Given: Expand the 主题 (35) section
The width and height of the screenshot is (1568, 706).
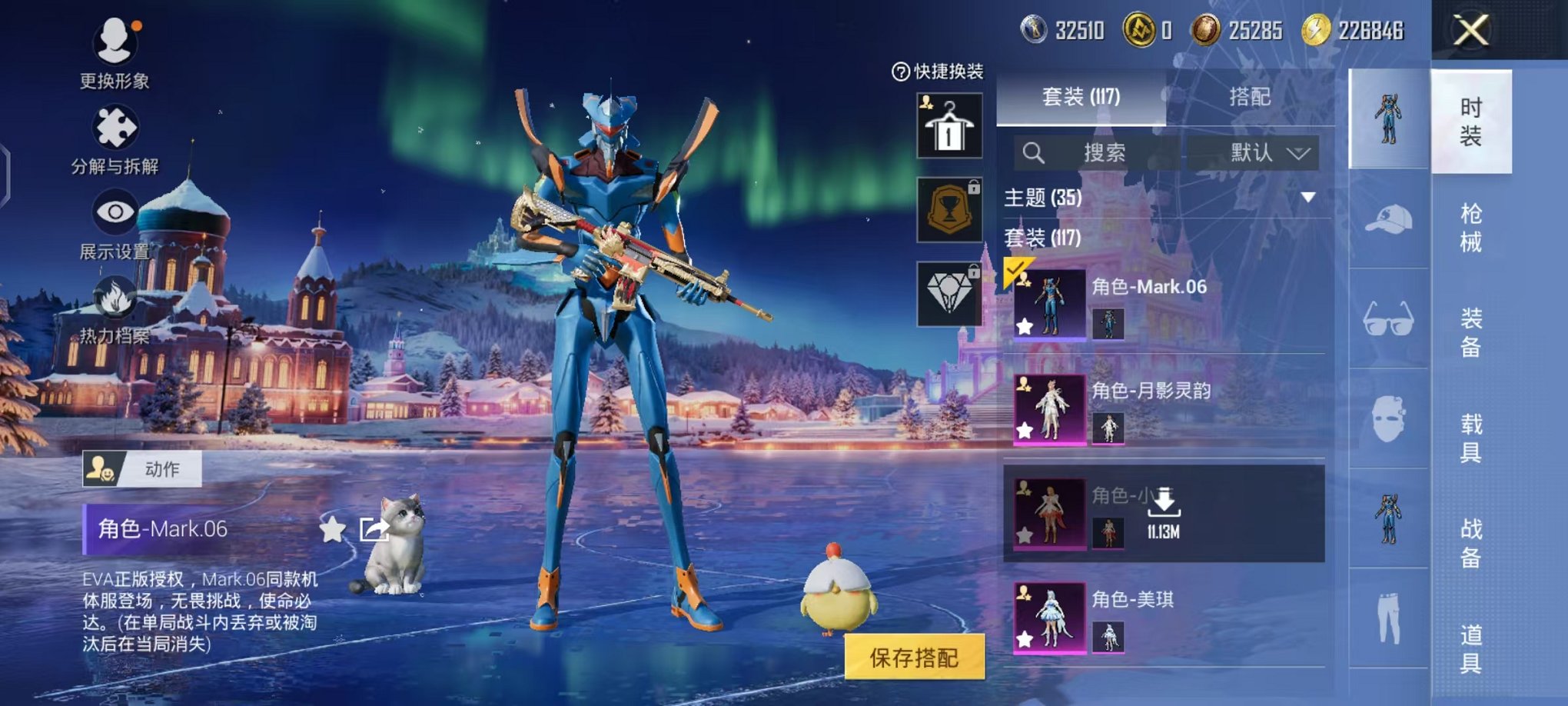Looking at the screenshot, I should coord(1307,198).
